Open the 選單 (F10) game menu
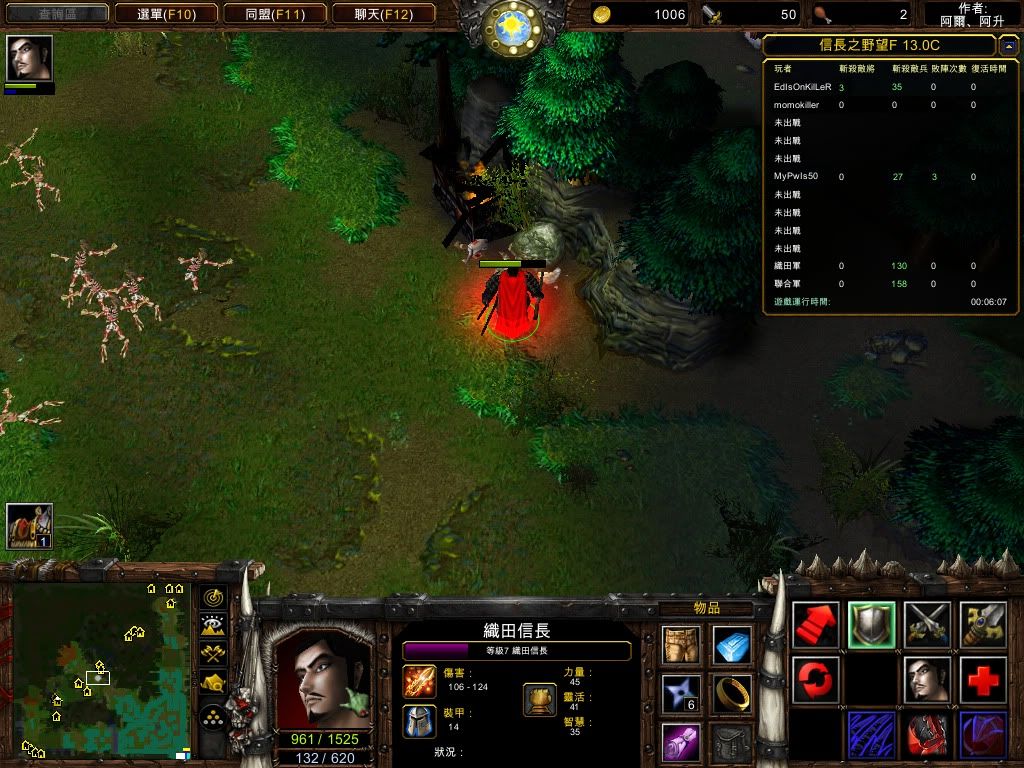1024x768 pixels. point(166,14)
